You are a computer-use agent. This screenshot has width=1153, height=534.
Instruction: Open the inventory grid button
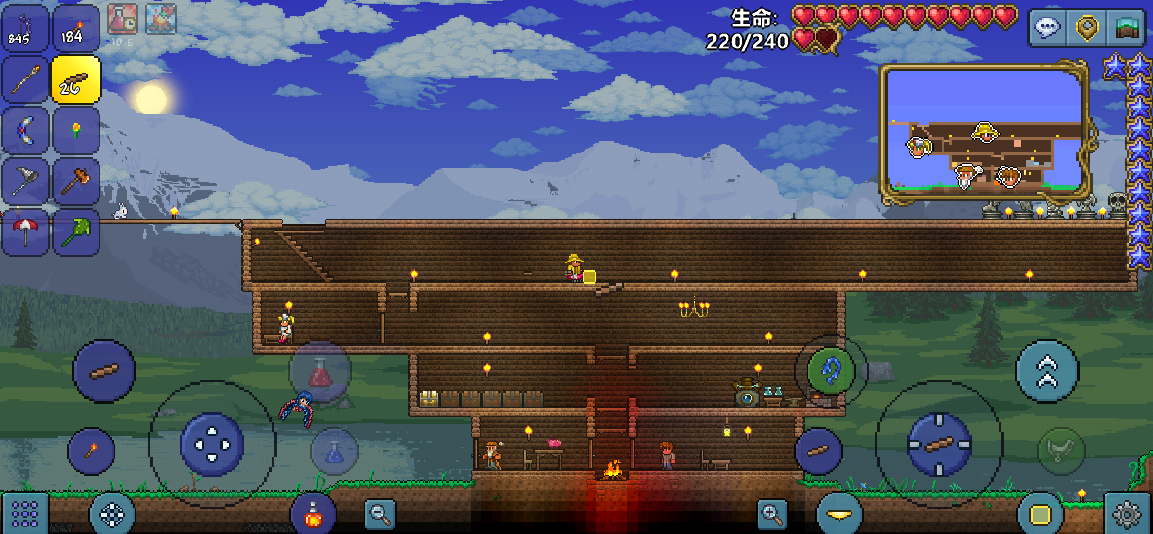click(x=25, y=514)
